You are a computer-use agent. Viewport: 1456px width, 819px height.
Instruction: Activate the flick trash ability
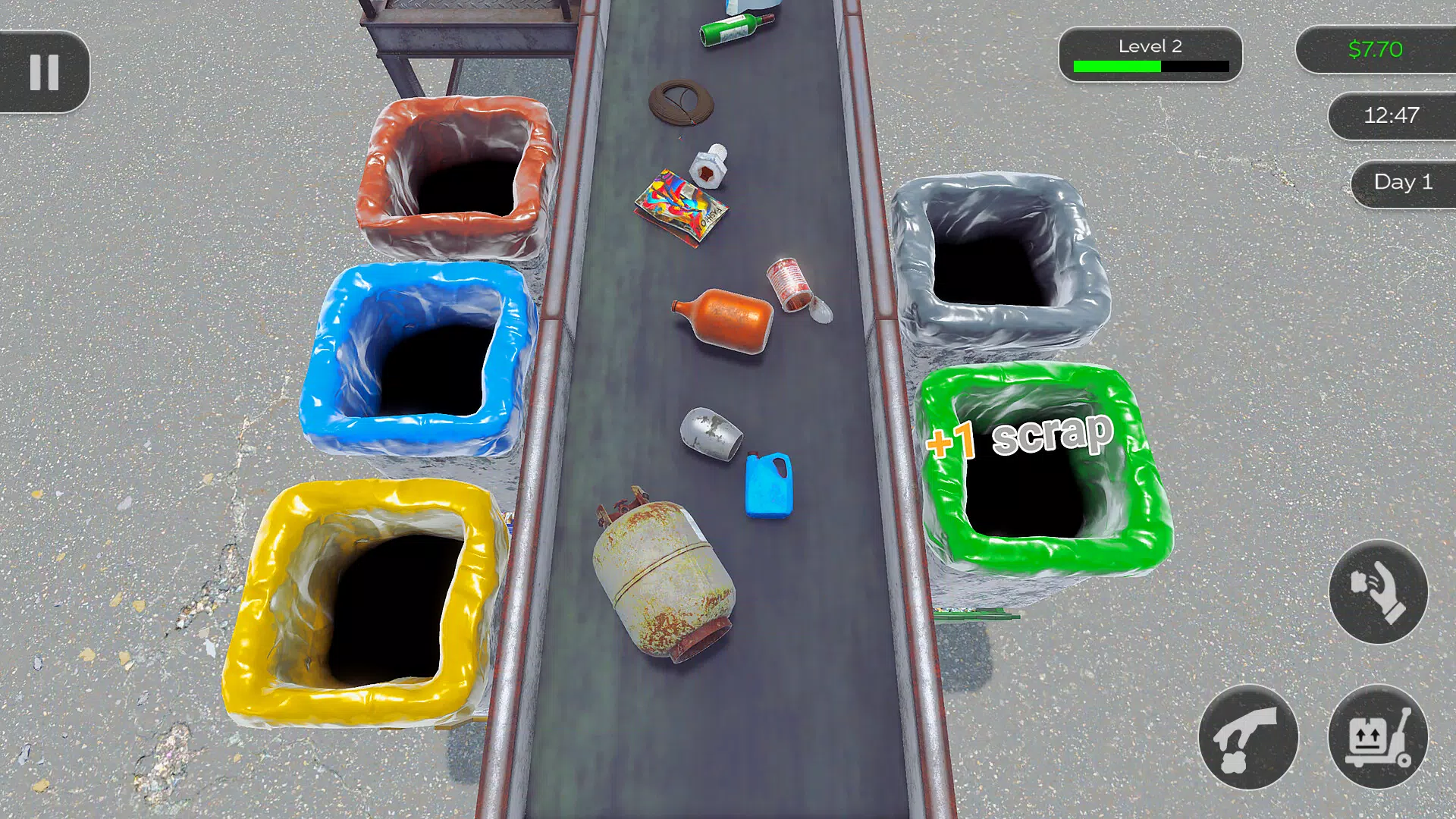coord(1377,594)
